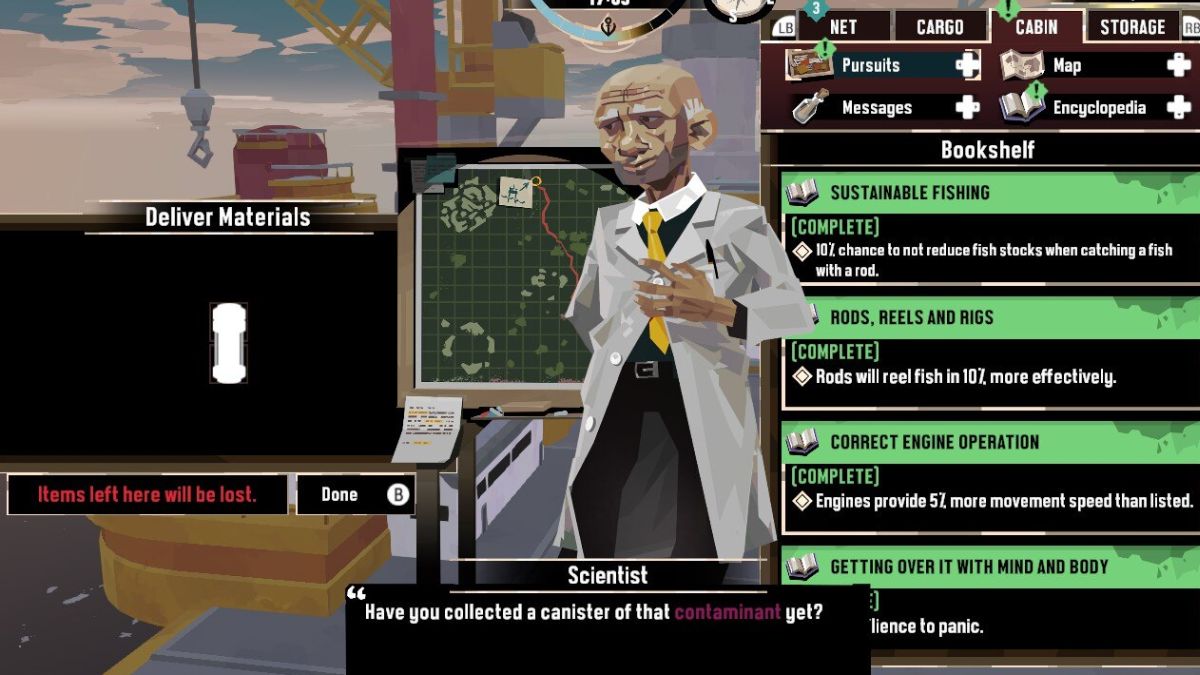Viewport: 1200px width, 675px height.
Task: Click Done to finish delivering materials
Action: (355, 494)
